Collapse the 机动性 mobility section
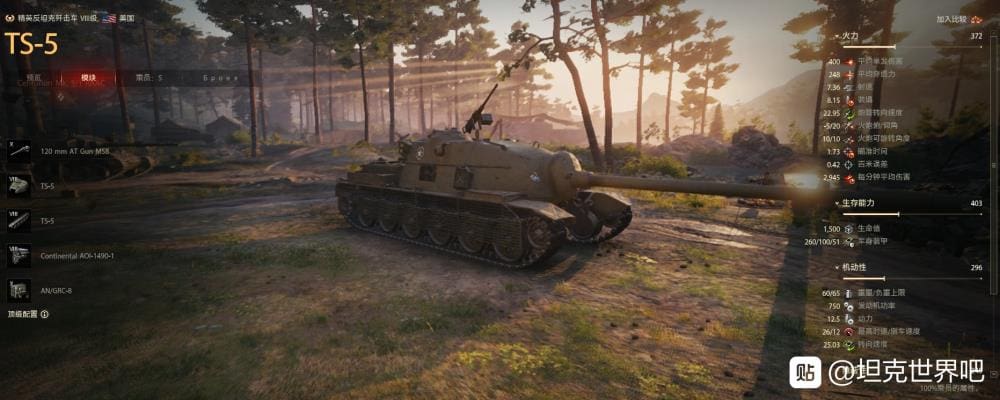The height and width of the screenshot is (400, 1000). pos(838,267)
